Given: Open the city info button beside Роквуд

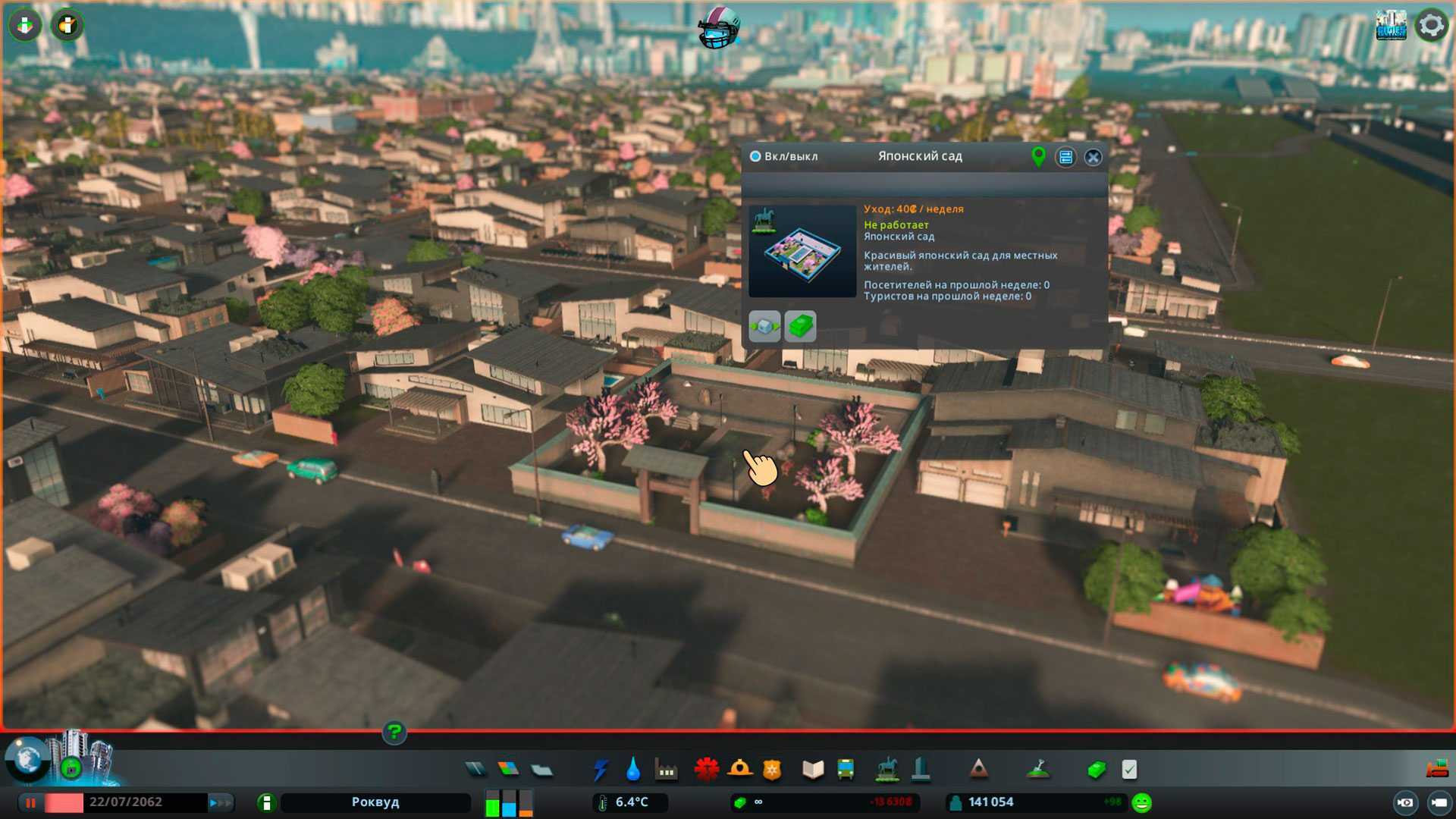Looking at the screenshot, I should 266,802.
